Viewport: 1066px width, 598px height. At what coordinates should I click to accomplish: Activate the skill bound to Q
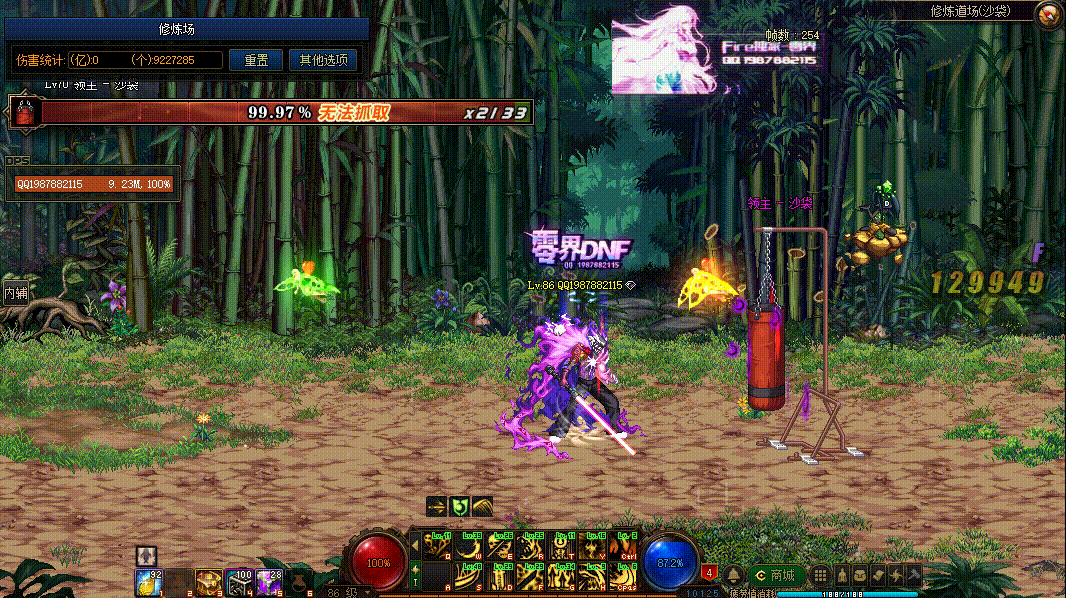tap(436, 547)
